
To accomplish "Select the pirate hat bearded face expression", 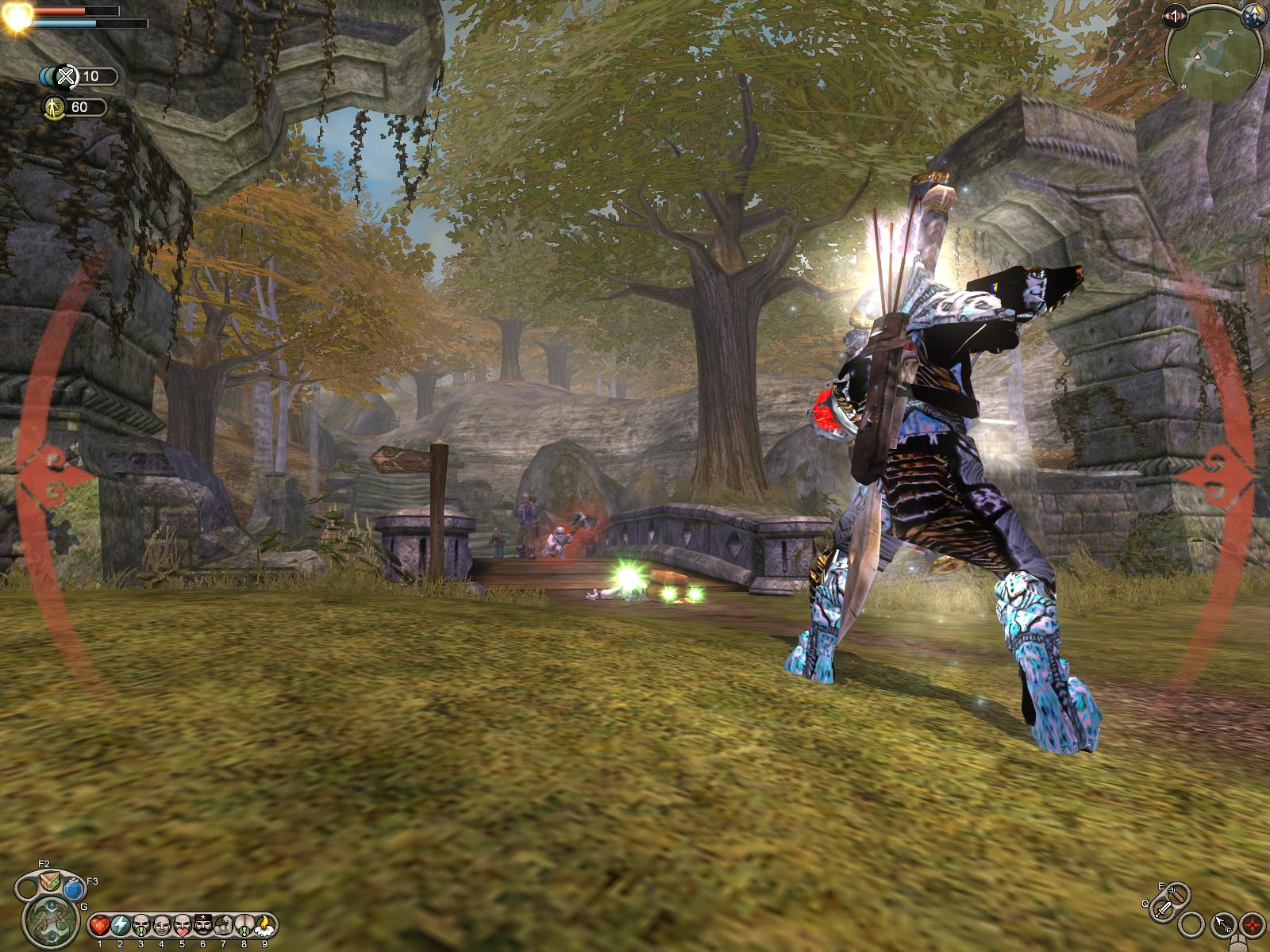I will 202,925.
